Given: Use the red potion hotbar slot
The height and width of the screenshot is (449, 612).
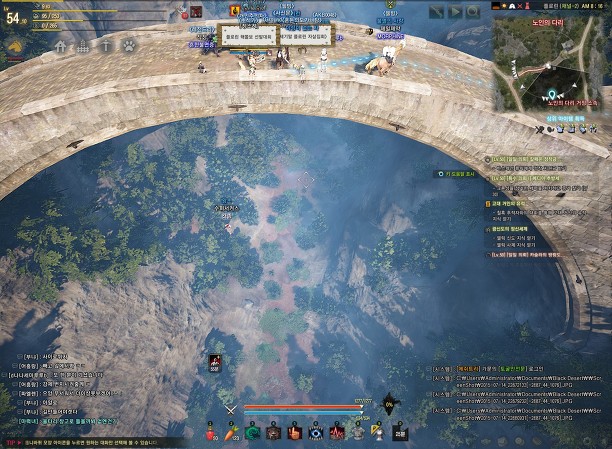Looking at the screenshot, I should click(x=212, y=432).
